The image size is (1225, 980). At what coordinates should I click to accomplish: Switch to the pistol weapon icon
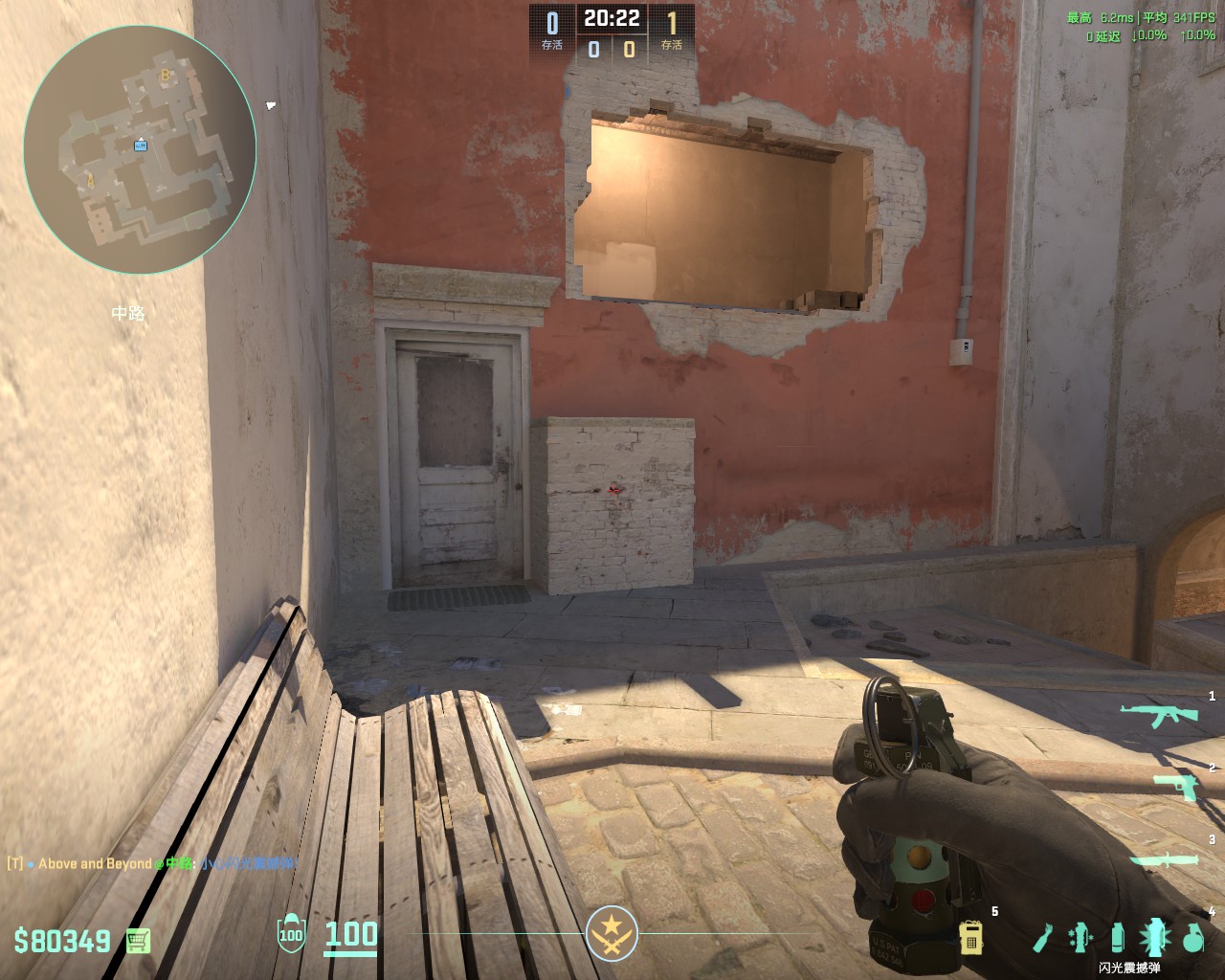pos(1176,786)
